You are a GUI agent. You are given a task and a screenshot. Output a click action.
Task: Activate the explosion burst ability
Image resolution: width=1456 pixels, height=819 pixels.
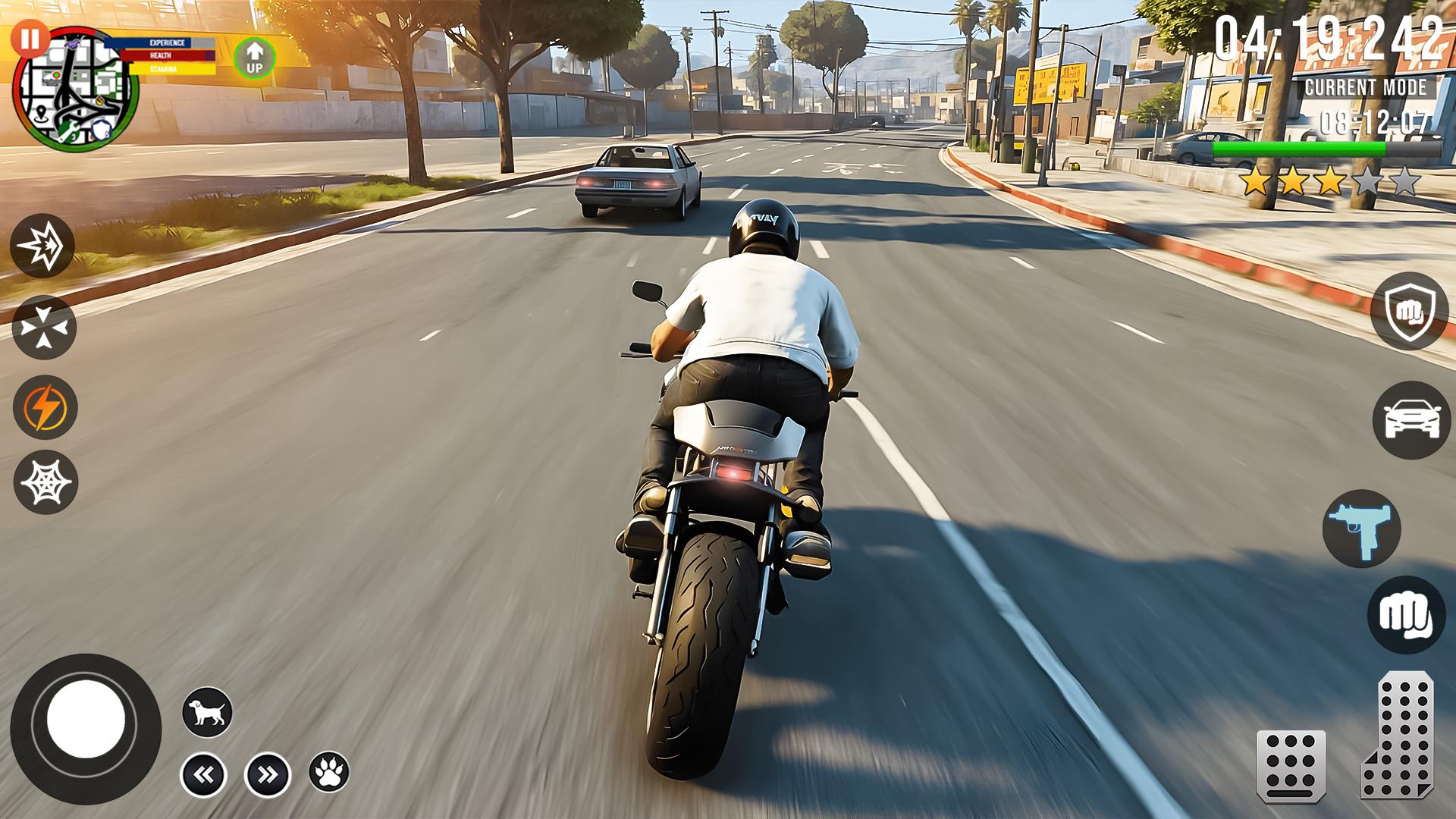(42, 246)
